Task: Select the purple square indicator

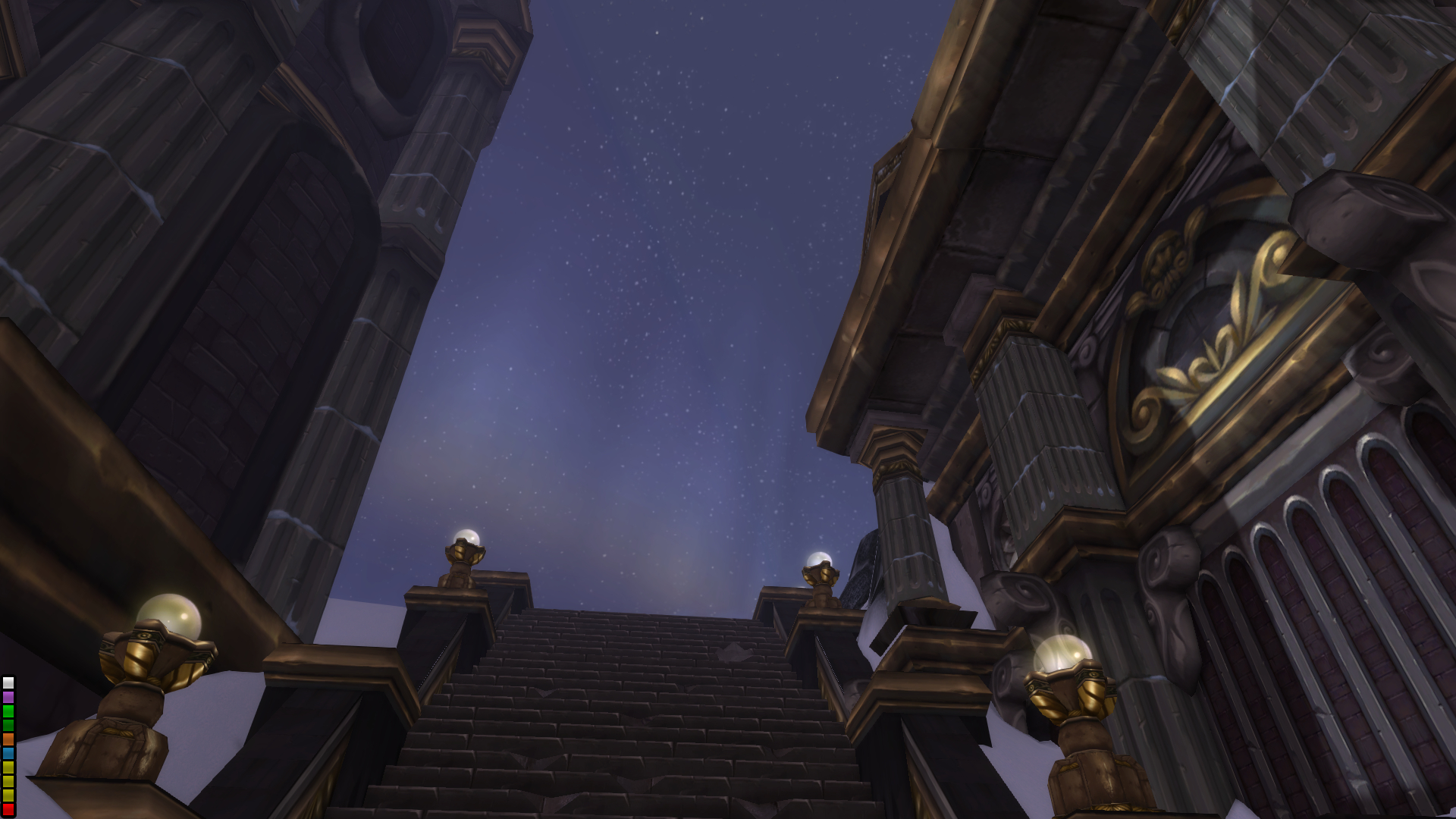Action: click(8, 697)
